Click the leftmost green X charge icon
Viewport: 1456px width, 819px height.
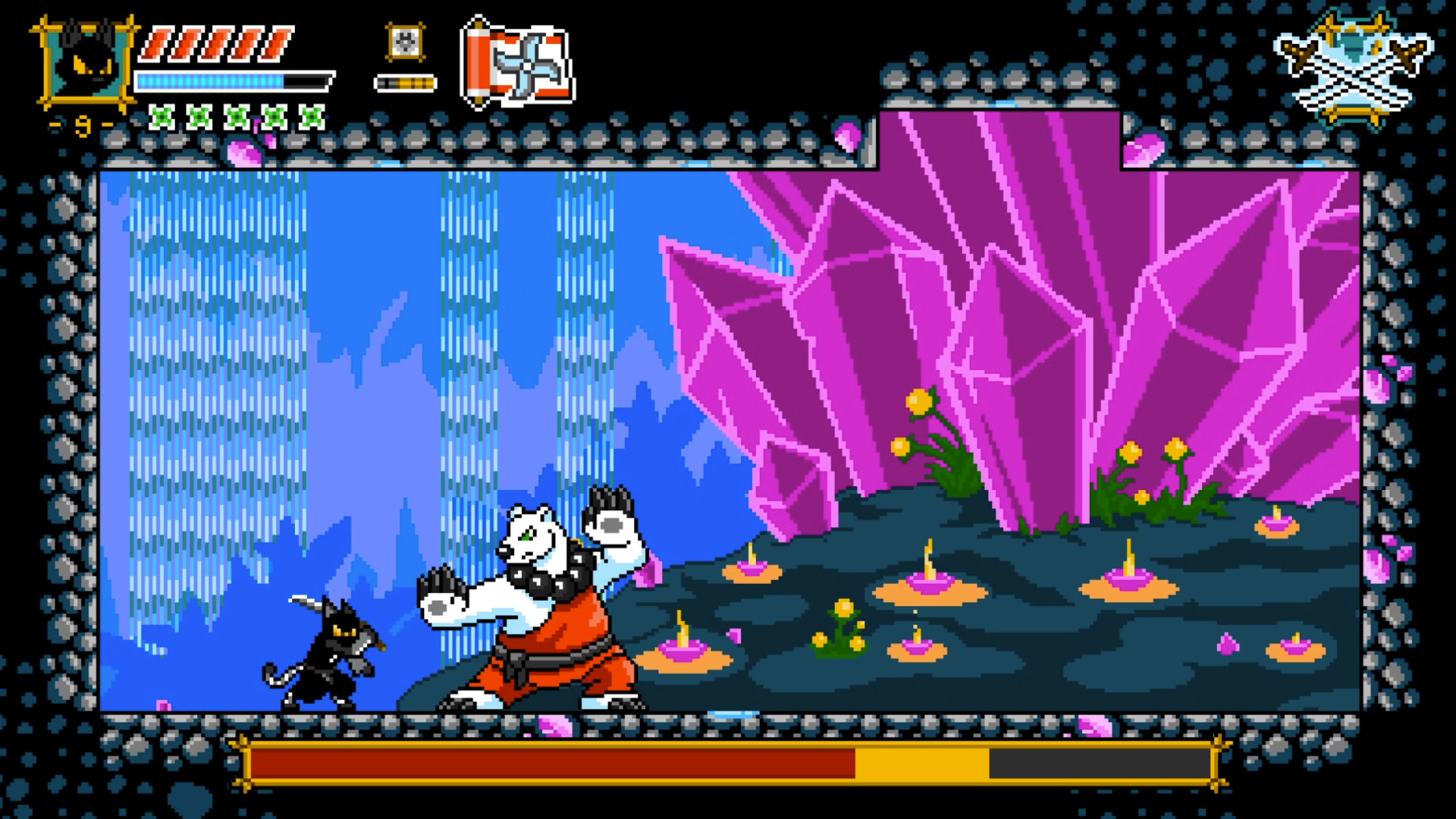(x=162, y=115)
